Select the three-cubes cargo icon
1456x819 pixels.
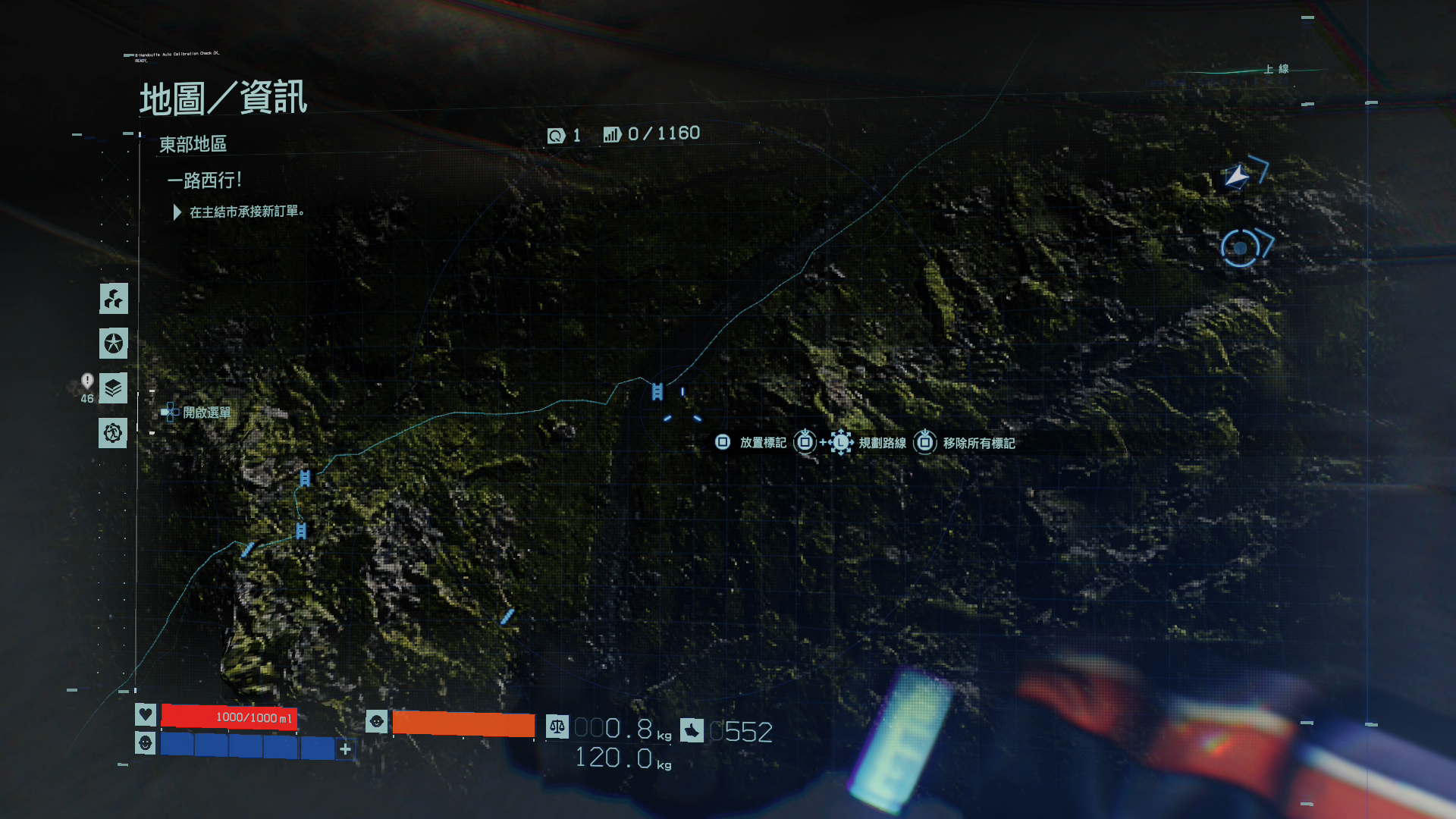pyautogui.click(x=114, y=299)
